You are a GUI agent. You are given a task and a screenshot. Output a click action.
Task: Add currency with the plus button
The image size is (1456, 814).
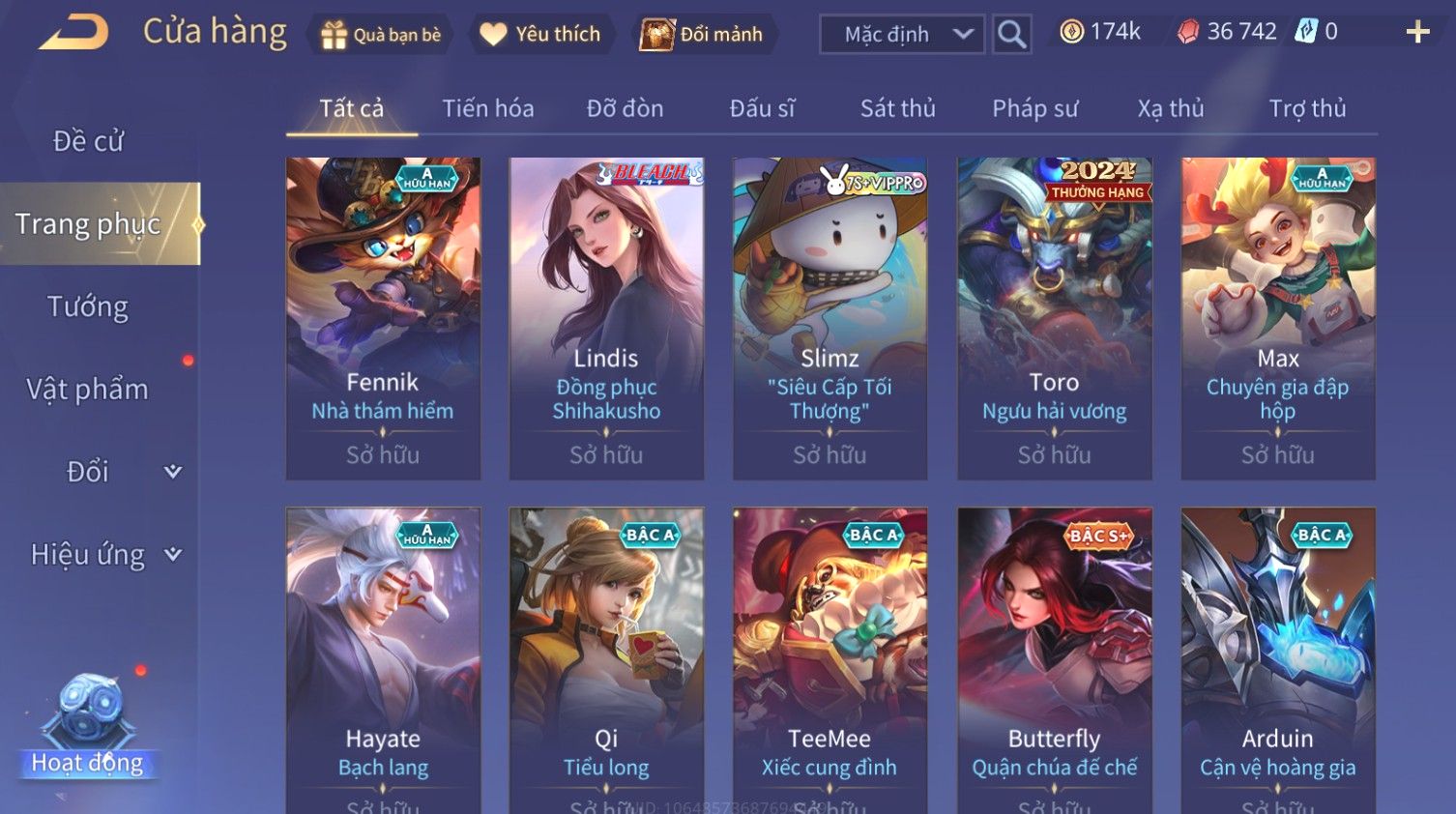point(1417,33)
